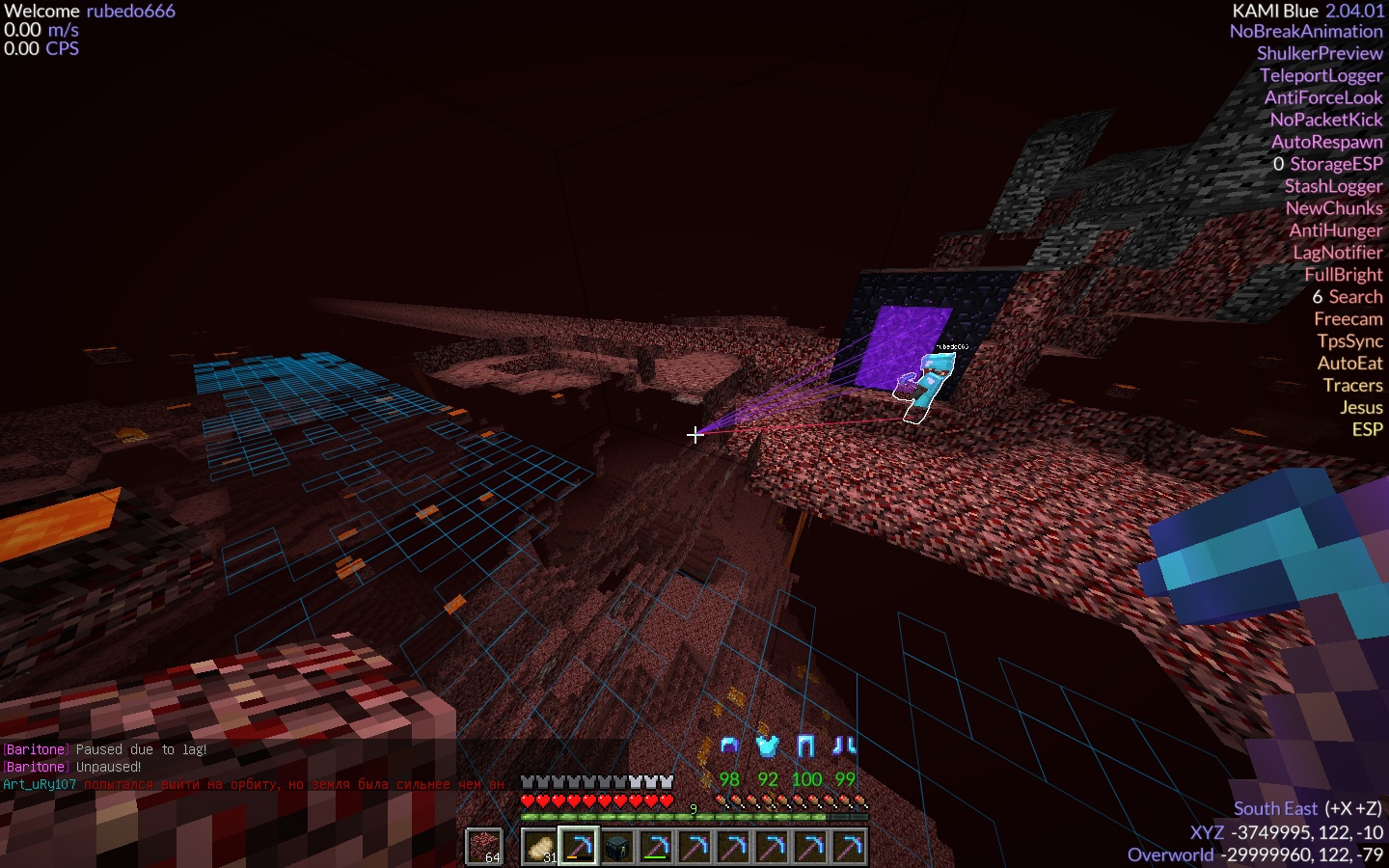
Task: Click the netherrack offhand slot
Action: pyautogui.click(x=484, y=847)
